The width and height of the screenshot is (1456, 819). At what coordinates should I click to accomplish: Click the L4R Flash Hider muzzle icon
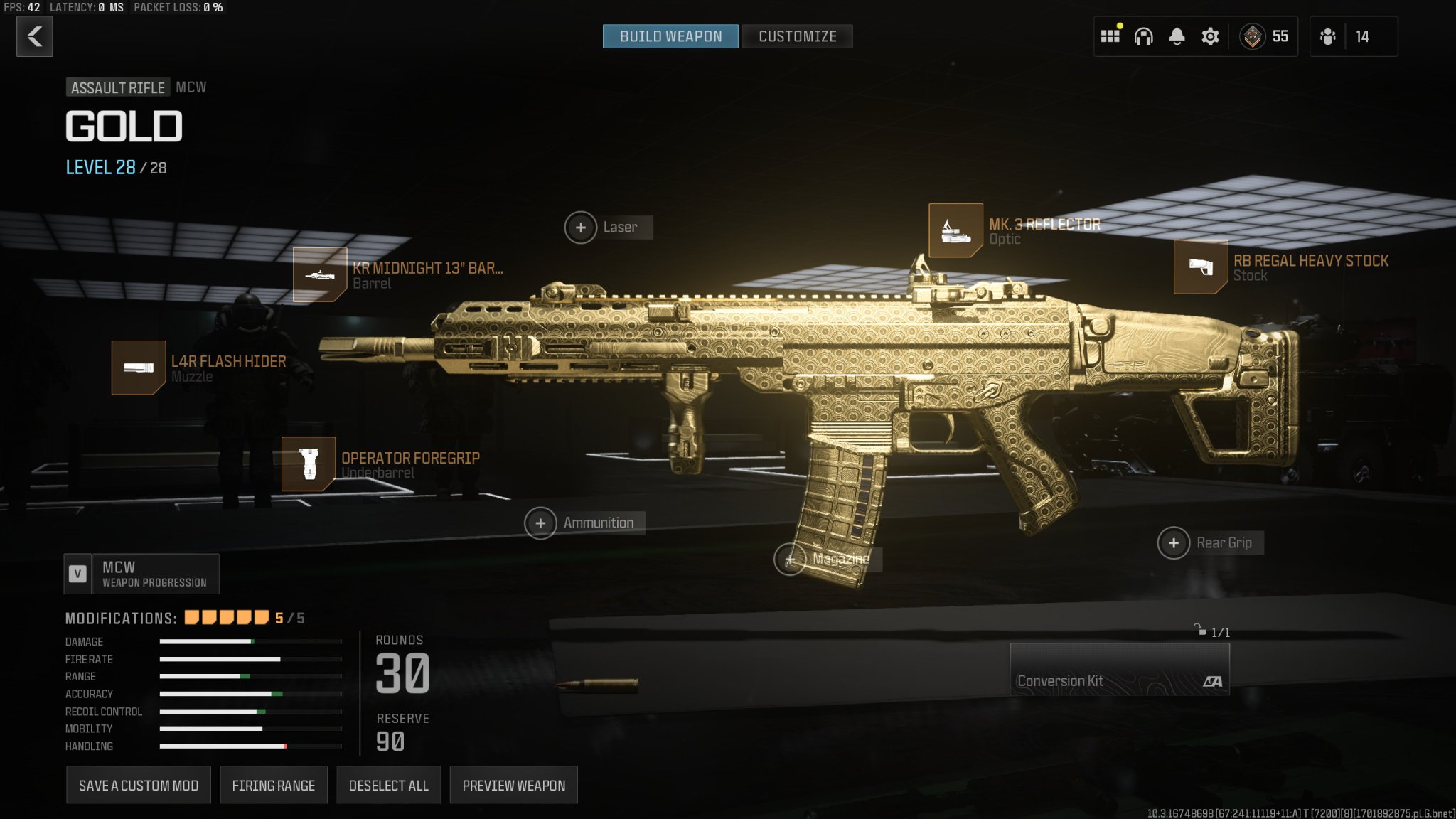[140, 368]
